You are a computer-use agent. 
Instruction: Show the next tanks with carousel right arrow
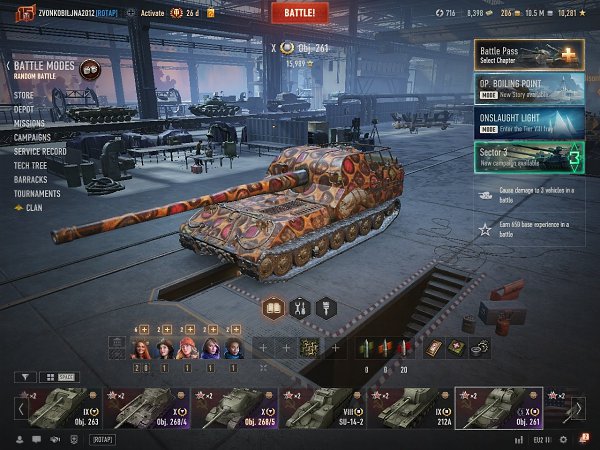pyautogui.click(x=578, y=408)
